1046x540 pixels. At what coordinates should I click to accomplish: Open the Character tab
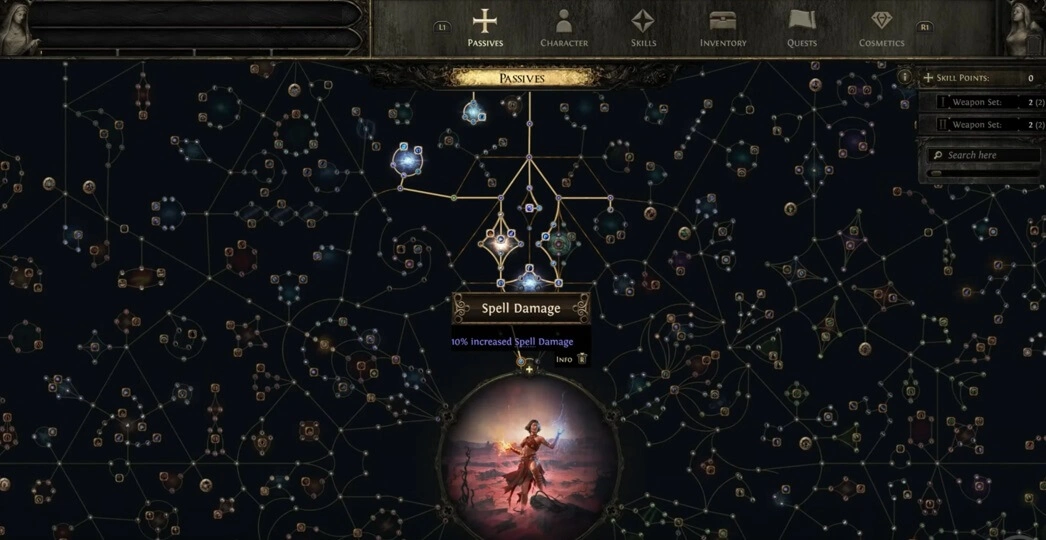(x=564, y=27)
